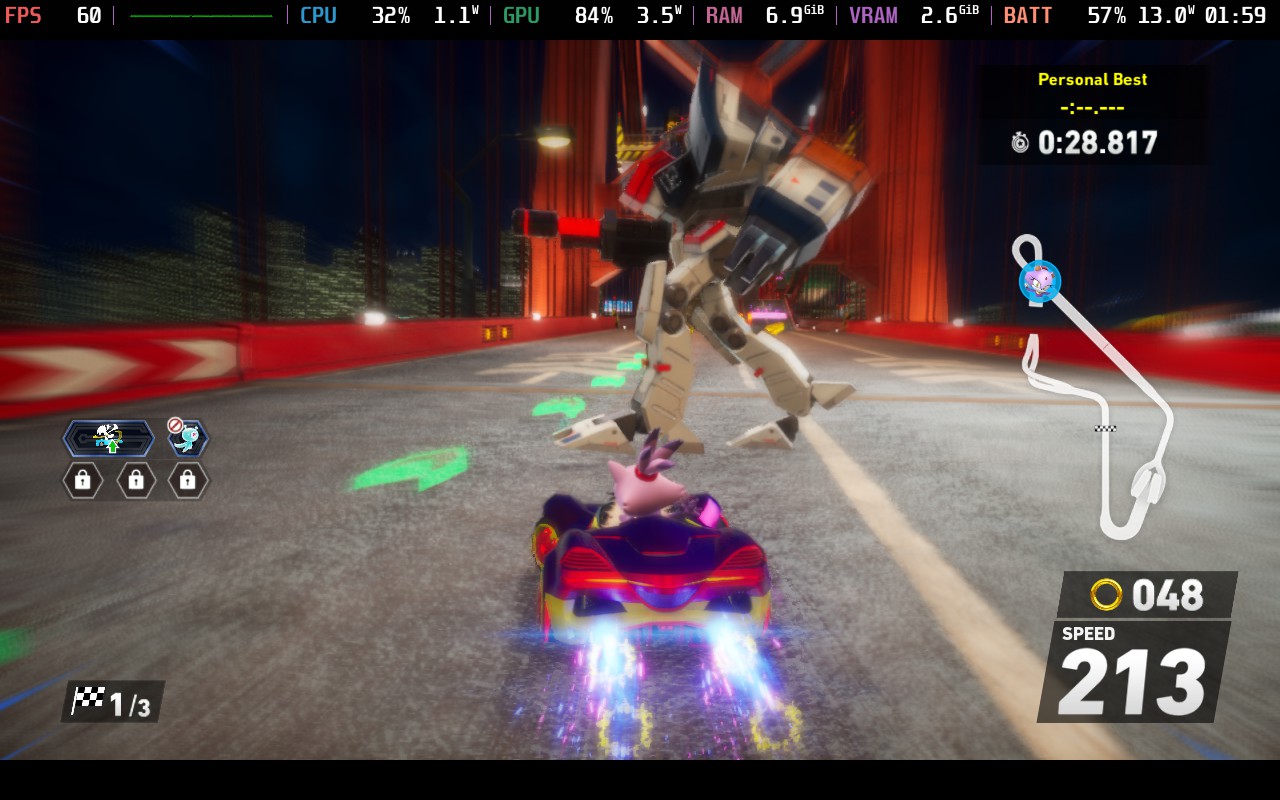Select the blue Chao gadget slot
Image resolution: width=1280 pixels, height=800 pixels.
187,438
